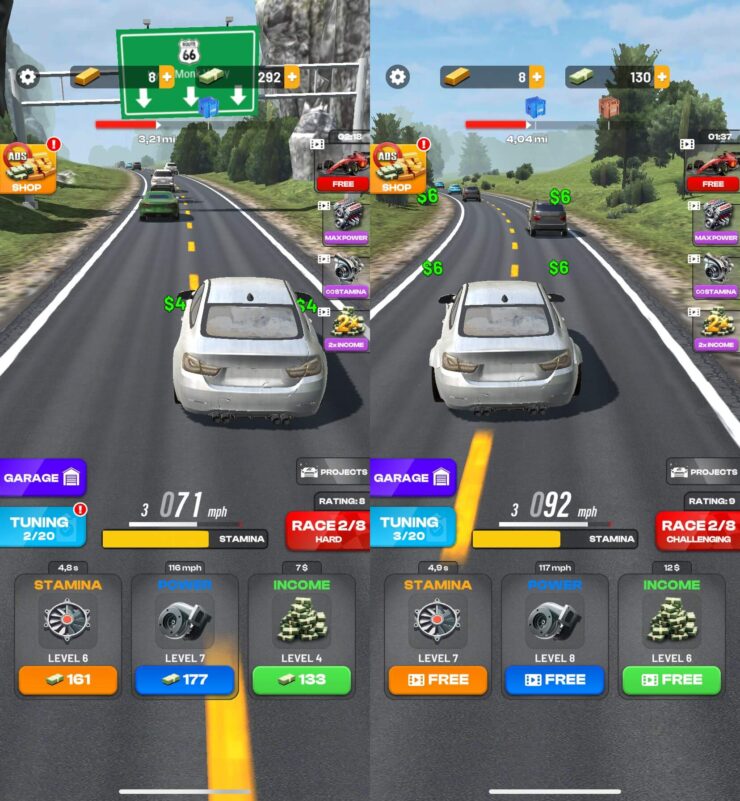
Task: Add cash via plus beside 130
Action: tap(662, 77)
